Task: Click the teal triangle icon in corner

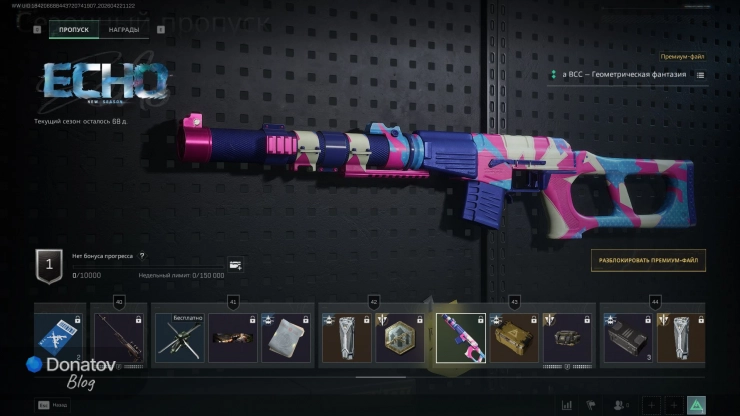Action: 696,405
